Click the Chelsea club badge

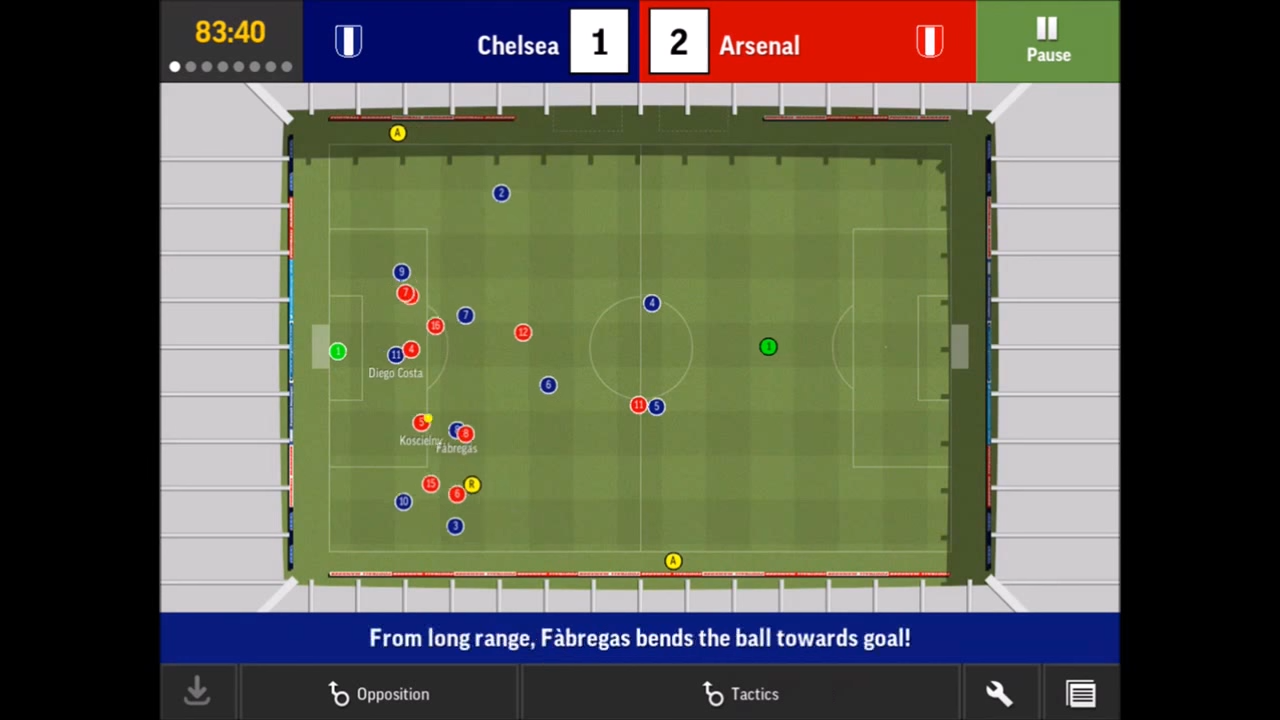(x=348, y=40)
